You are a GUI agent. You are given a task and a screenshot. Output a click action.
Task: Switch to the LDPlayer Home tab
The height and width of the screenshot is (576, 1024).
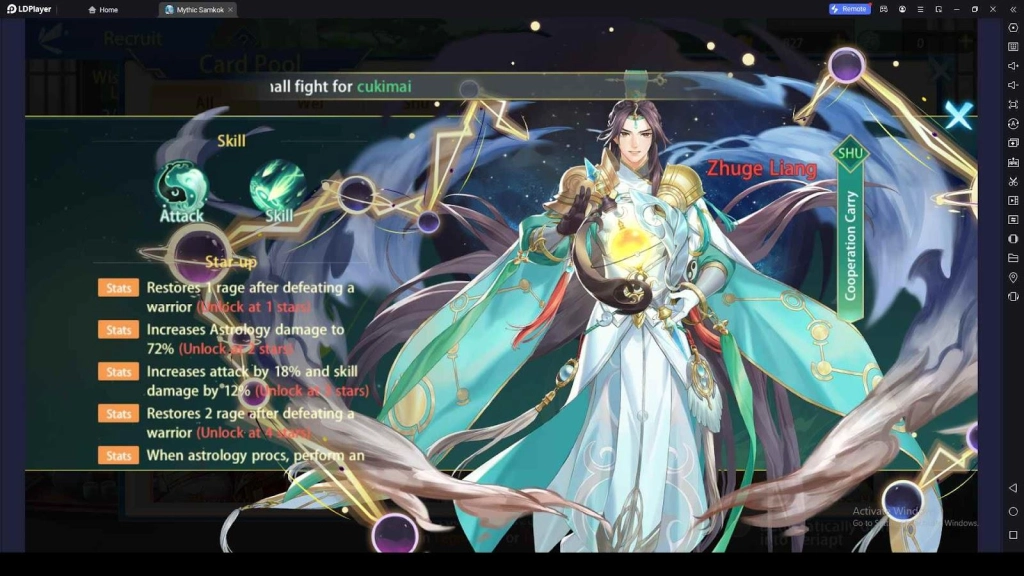[103, 9]
